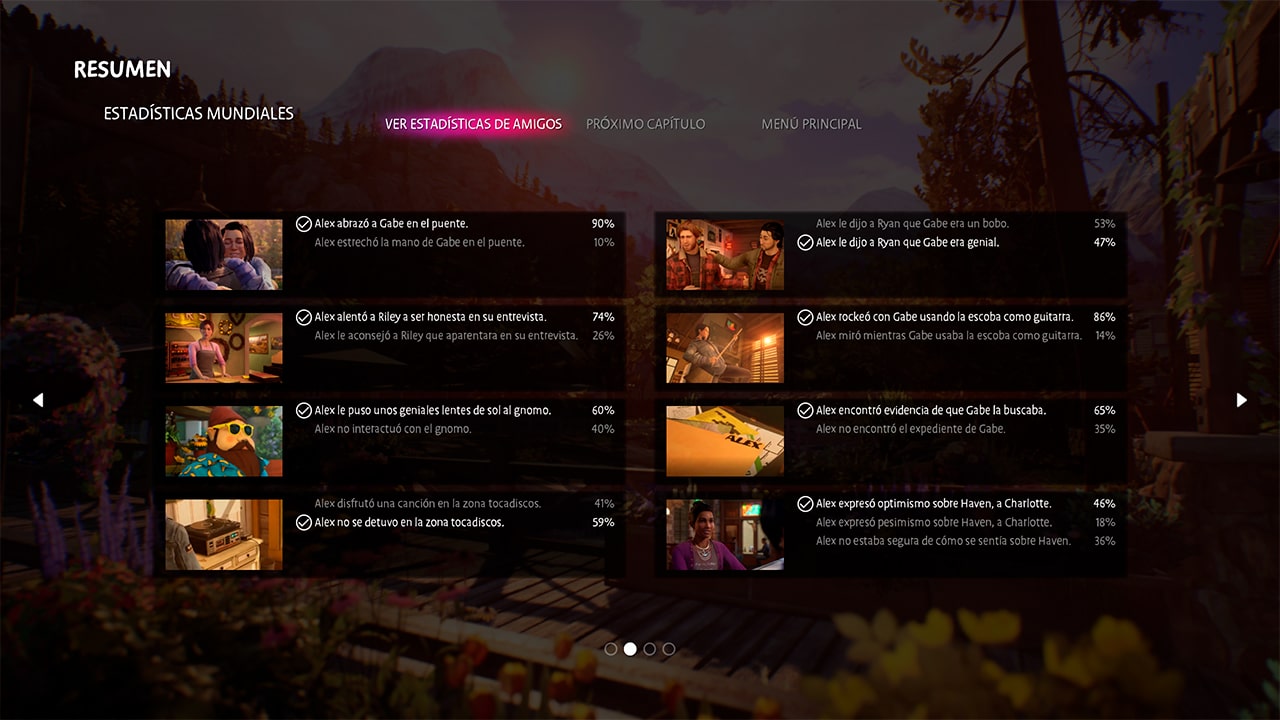Click the record player thumbnail
This screenshot has height=720, width=1280.
224,535
